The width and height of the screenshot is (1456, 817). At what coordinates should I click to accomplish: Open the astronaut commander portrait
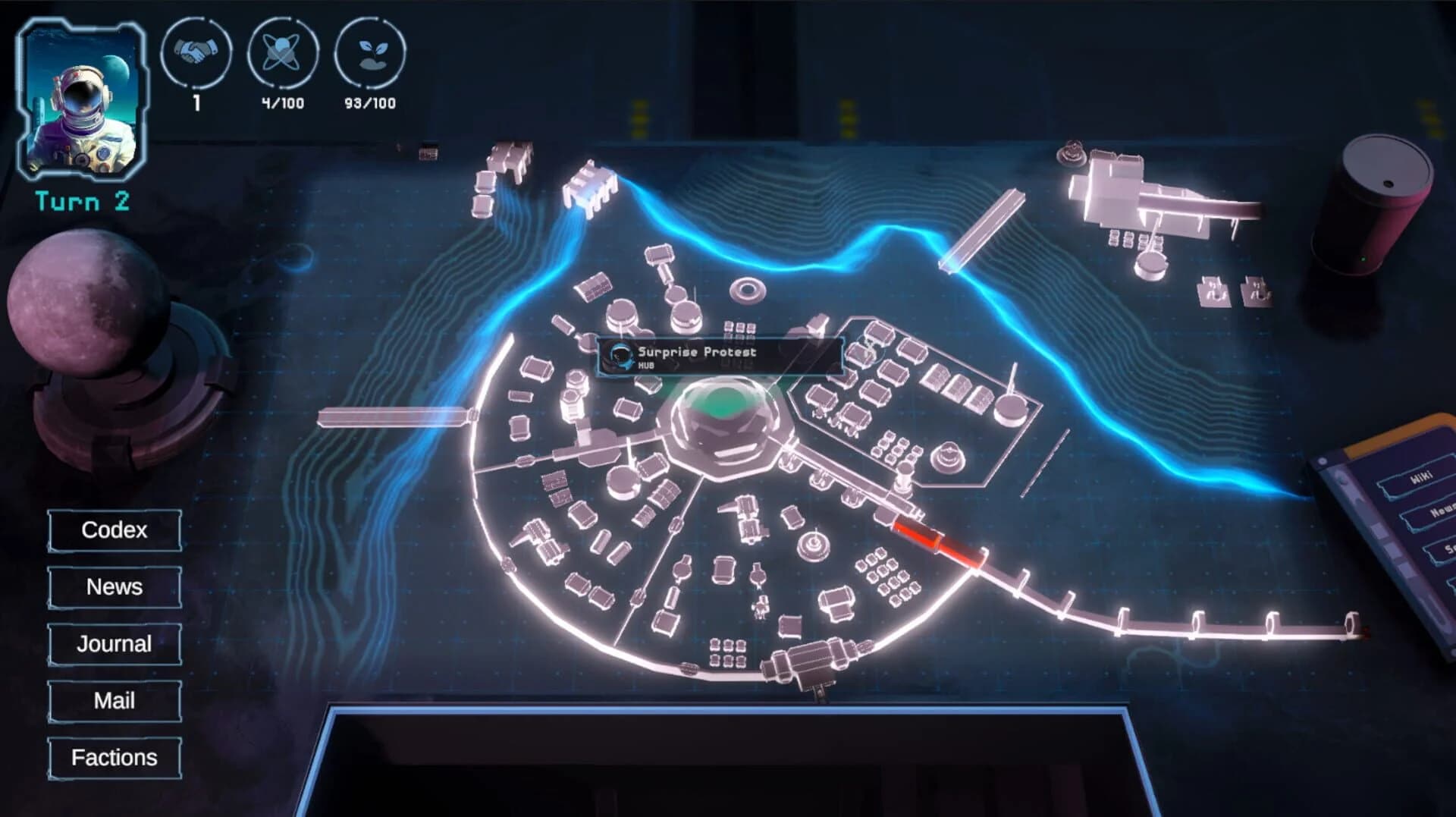81,99
